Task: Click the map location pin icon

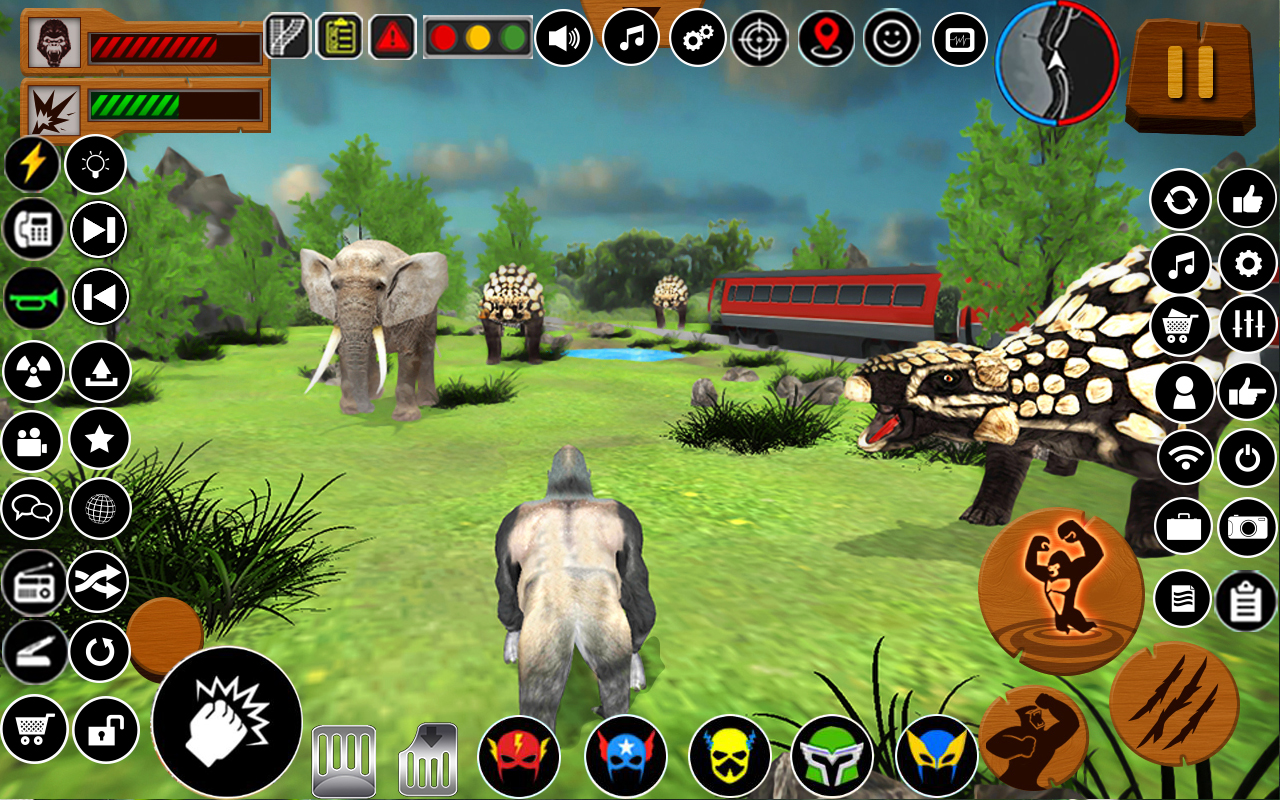Action: click(826, 39)
